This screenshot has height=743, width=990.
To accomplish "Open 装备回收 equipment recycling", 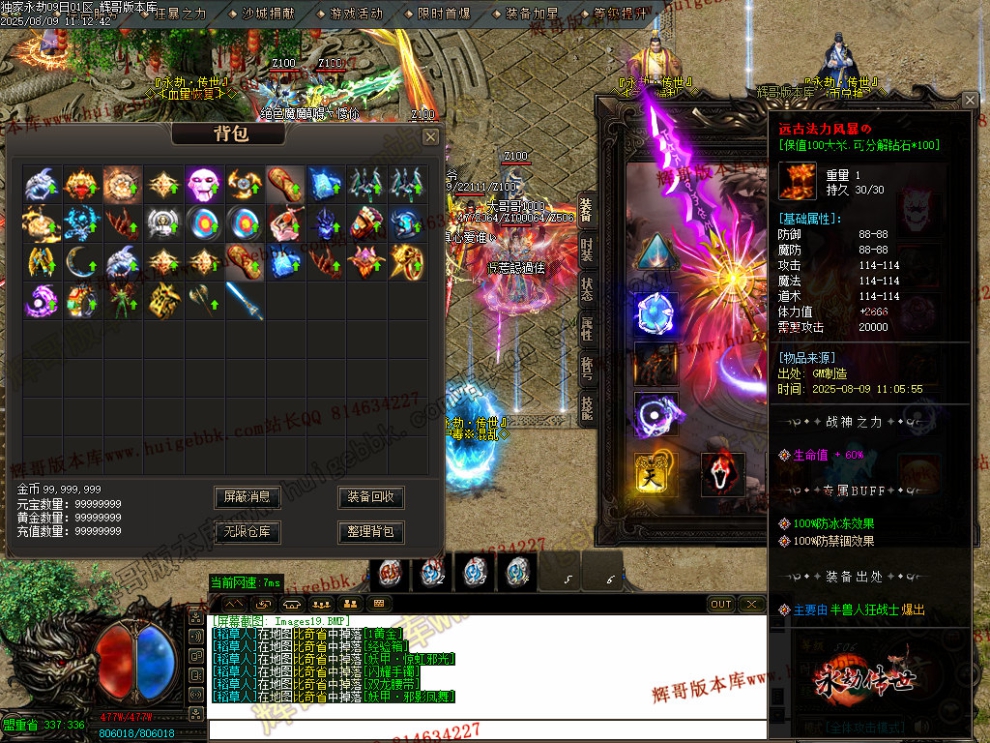I will [x=371, y=497].
